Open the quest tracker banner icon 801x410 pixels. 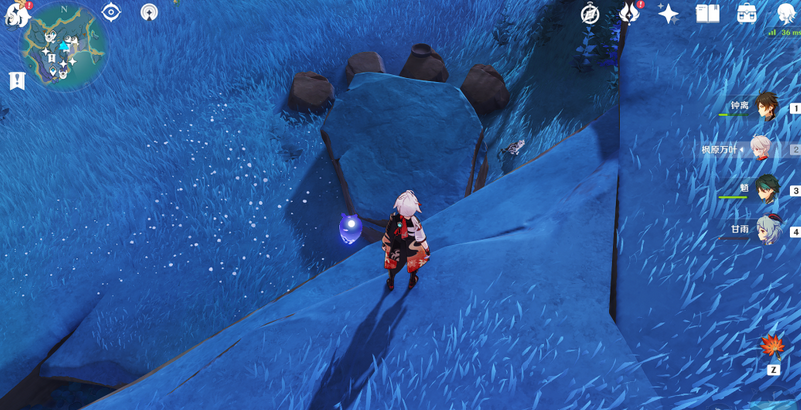coord(17,81)
